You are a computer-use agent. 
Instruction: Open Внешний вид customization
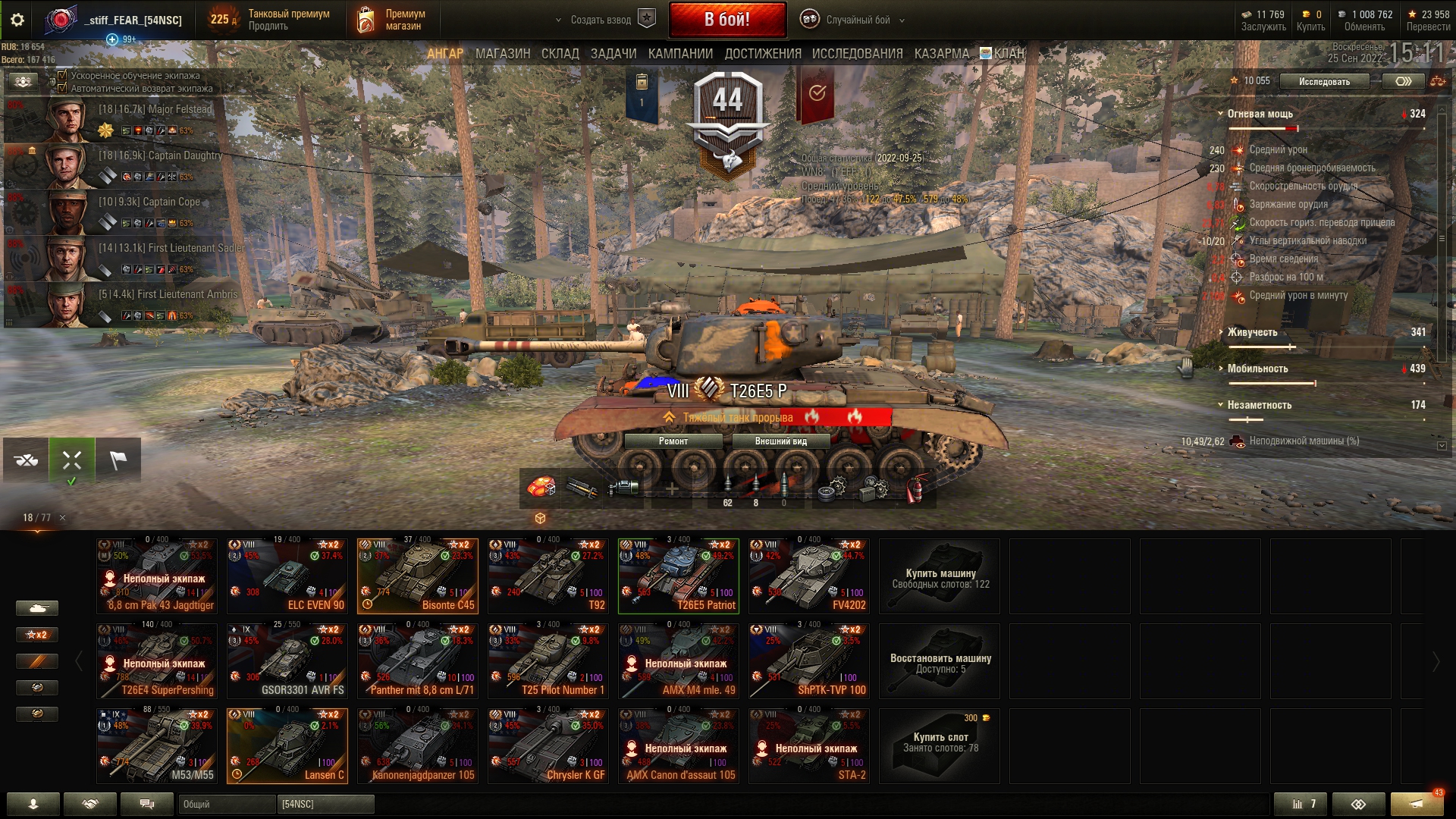click(x=780, y=441)
